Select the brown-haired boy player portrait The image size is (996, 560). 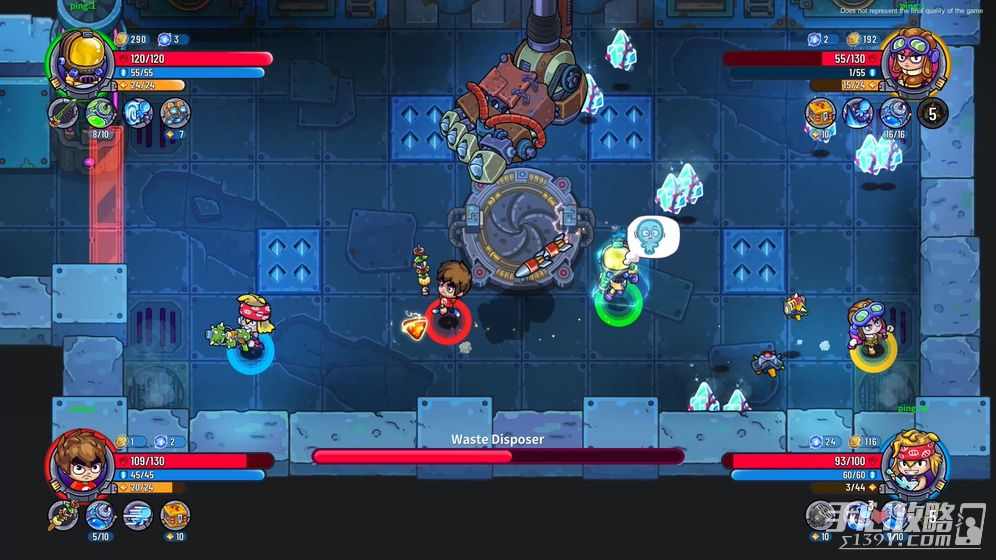click(81, 462)
